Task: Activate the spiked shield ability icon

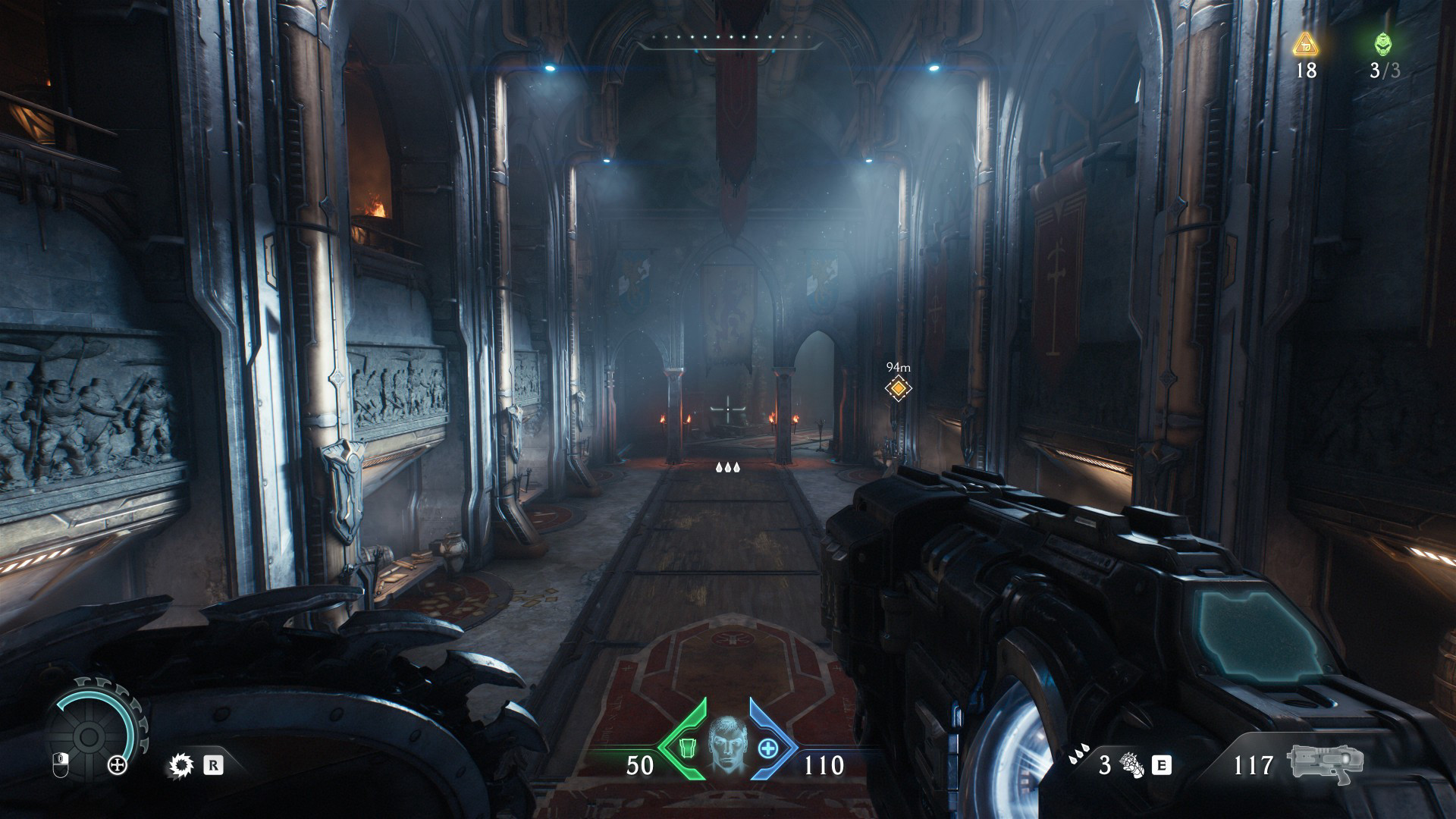Action: (x=180, y=765)
